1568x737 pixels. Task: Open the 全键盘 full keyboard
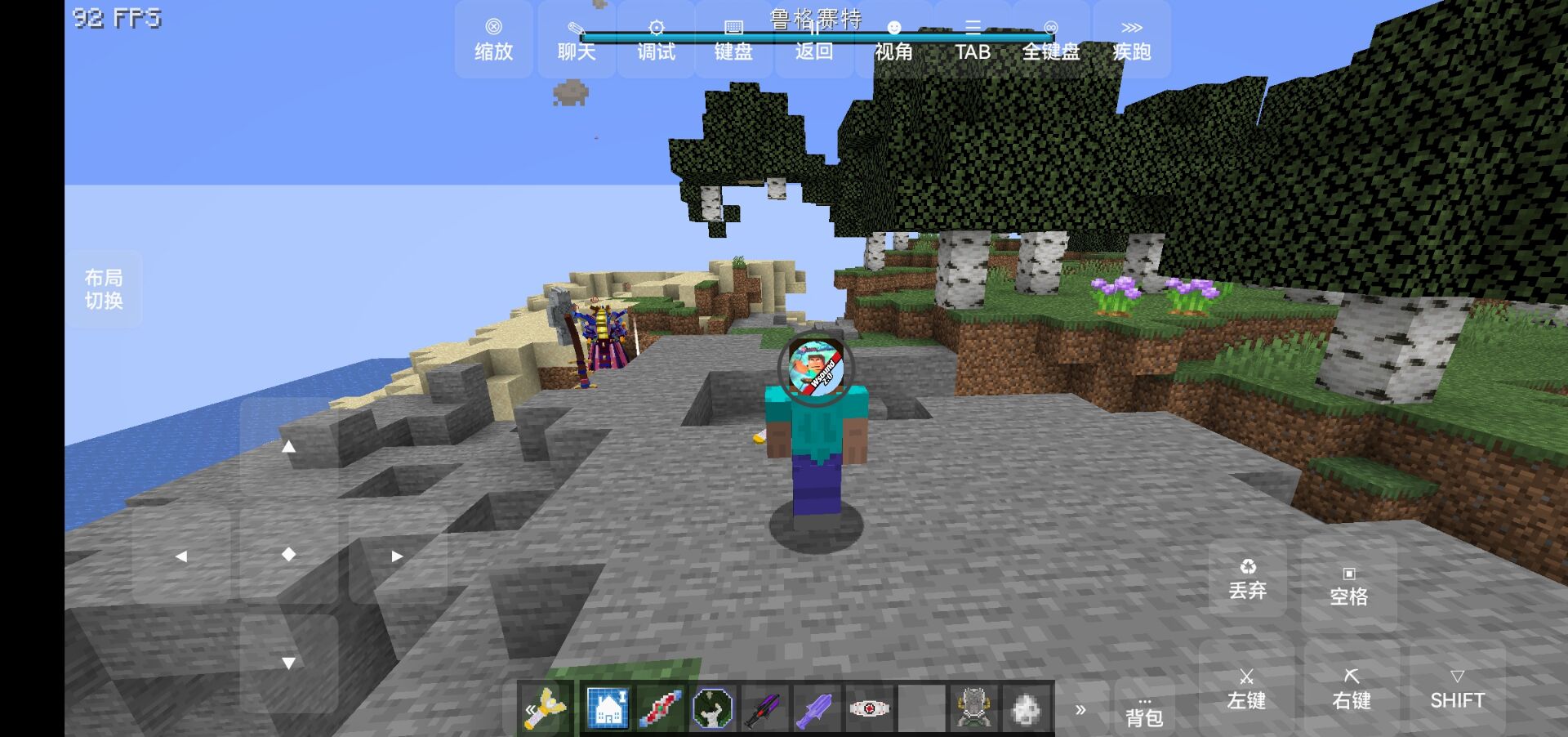coord(1051,40)
